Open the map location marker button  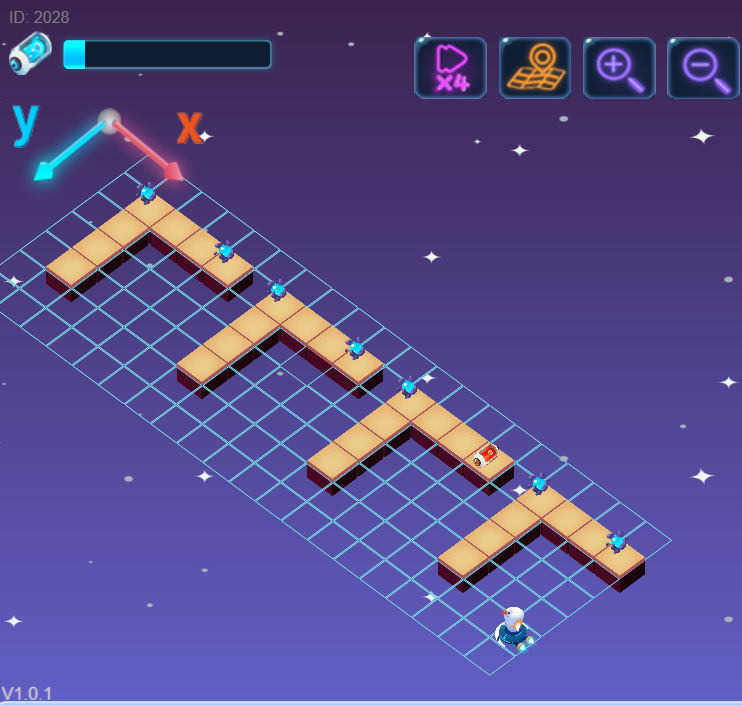pyautogui.click(x=535, y=68)
